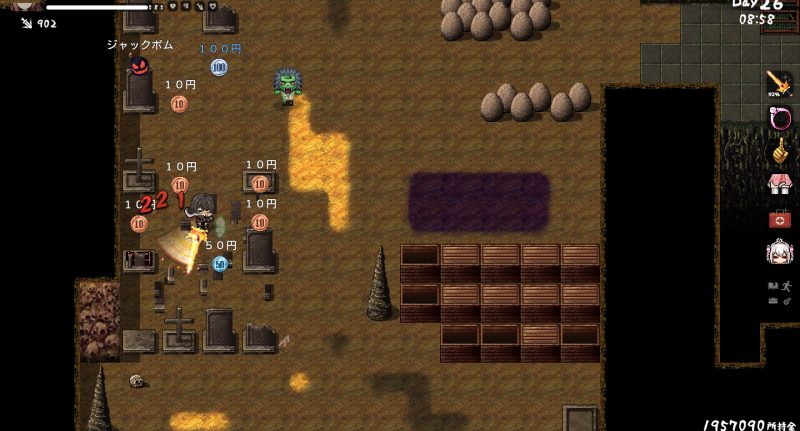Select the pink ring accessory slot
The width and height of the screenshot is (800, 431).
(x=778, y=118)
